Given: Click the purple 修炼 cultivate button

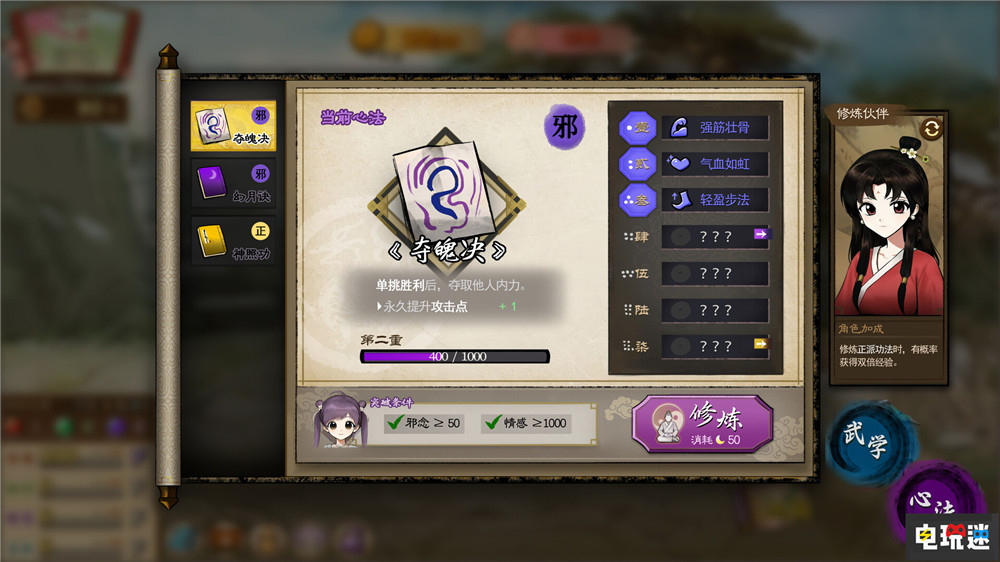Looking at the screenshot, I should 703,425.
